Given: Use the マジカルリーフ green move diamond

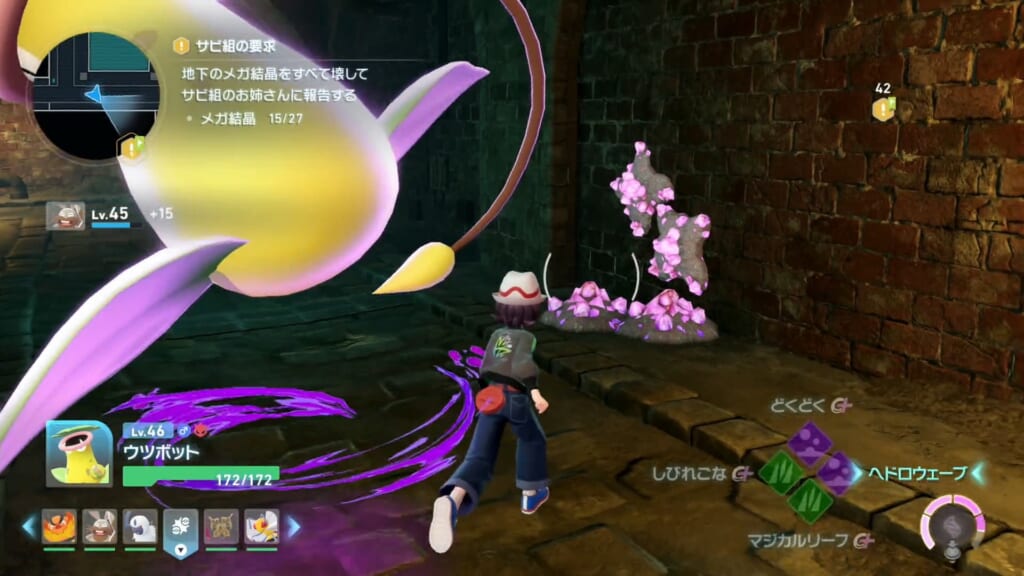Looking at the screenshot, I should click(808, 500).
